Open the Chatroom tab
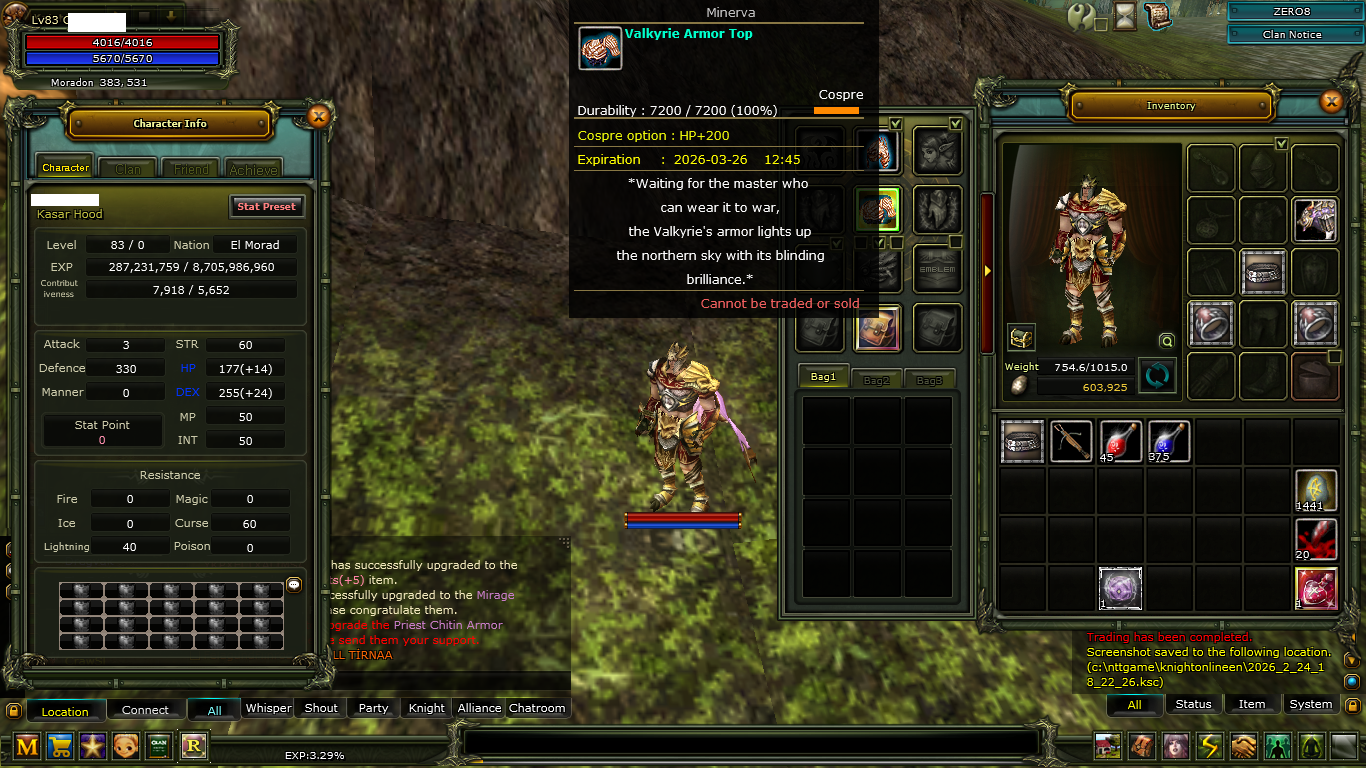This screenshot has width=1366, height=768. pos(537,708)
